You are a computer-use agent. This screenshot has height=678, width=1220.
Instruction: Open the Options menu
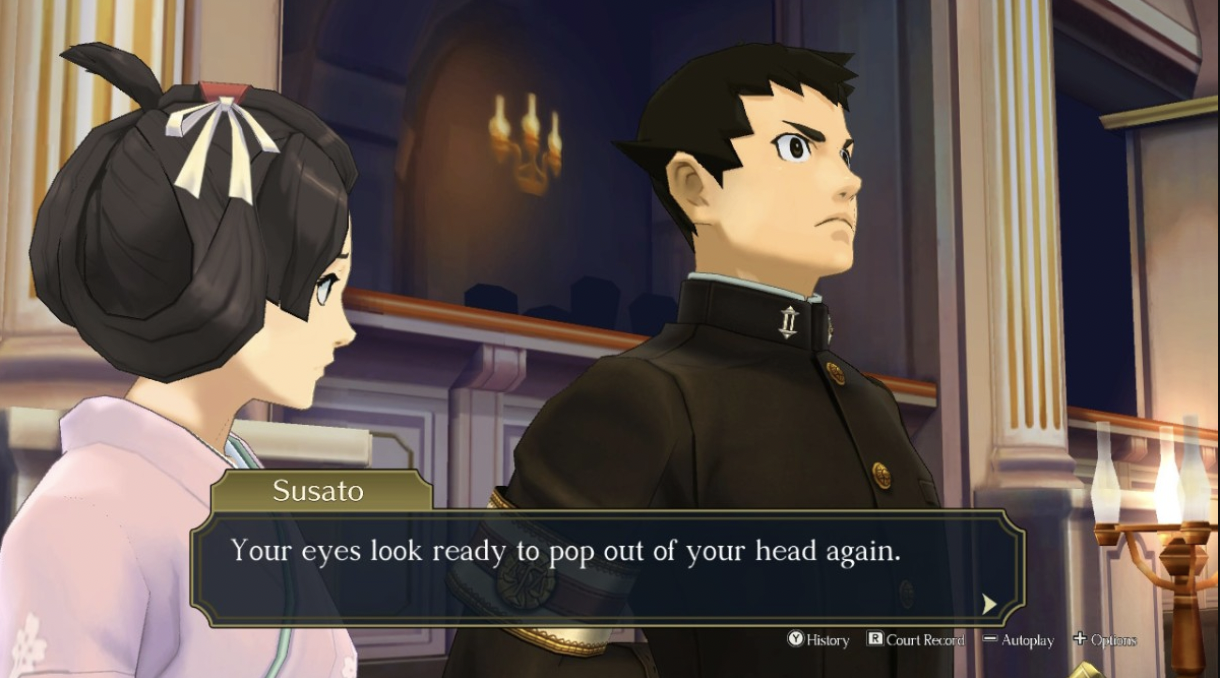pos(1104,640)
